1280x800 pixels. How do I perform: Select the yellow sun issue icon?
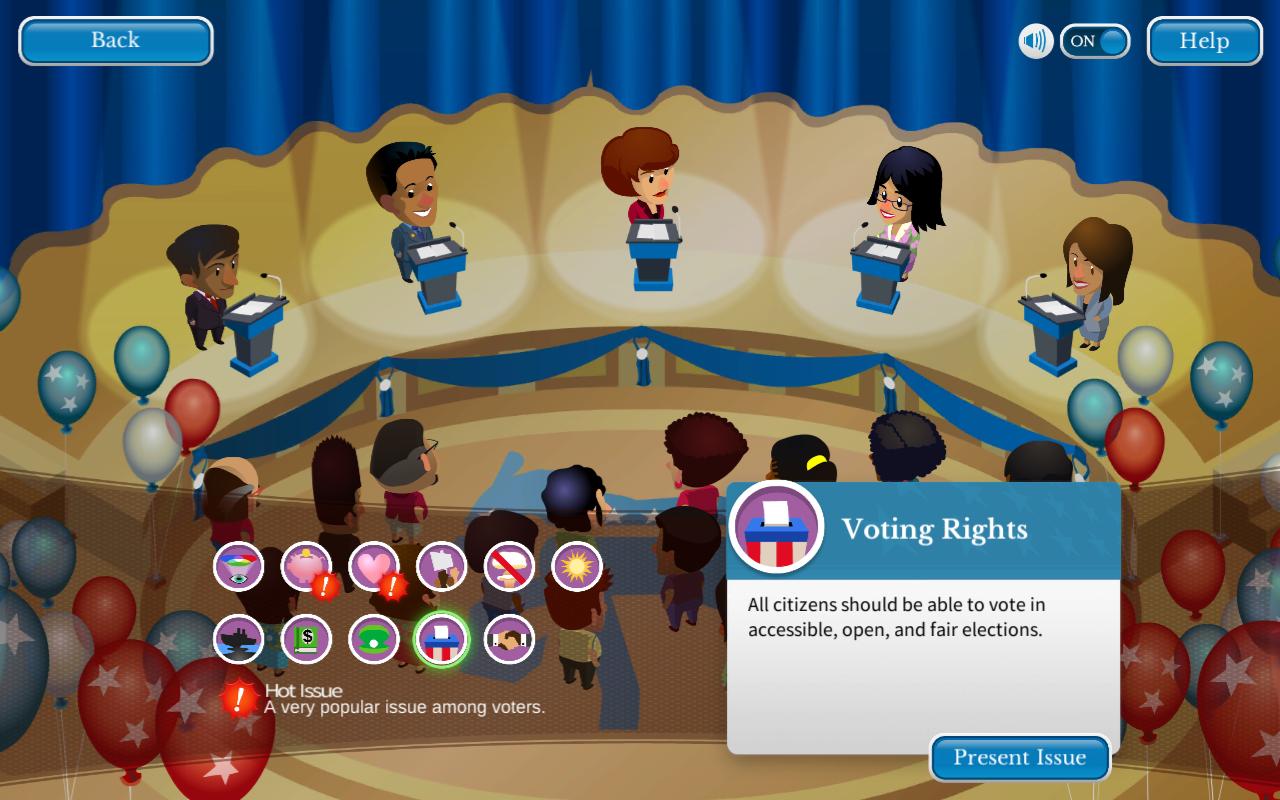[x=577, y=567]
